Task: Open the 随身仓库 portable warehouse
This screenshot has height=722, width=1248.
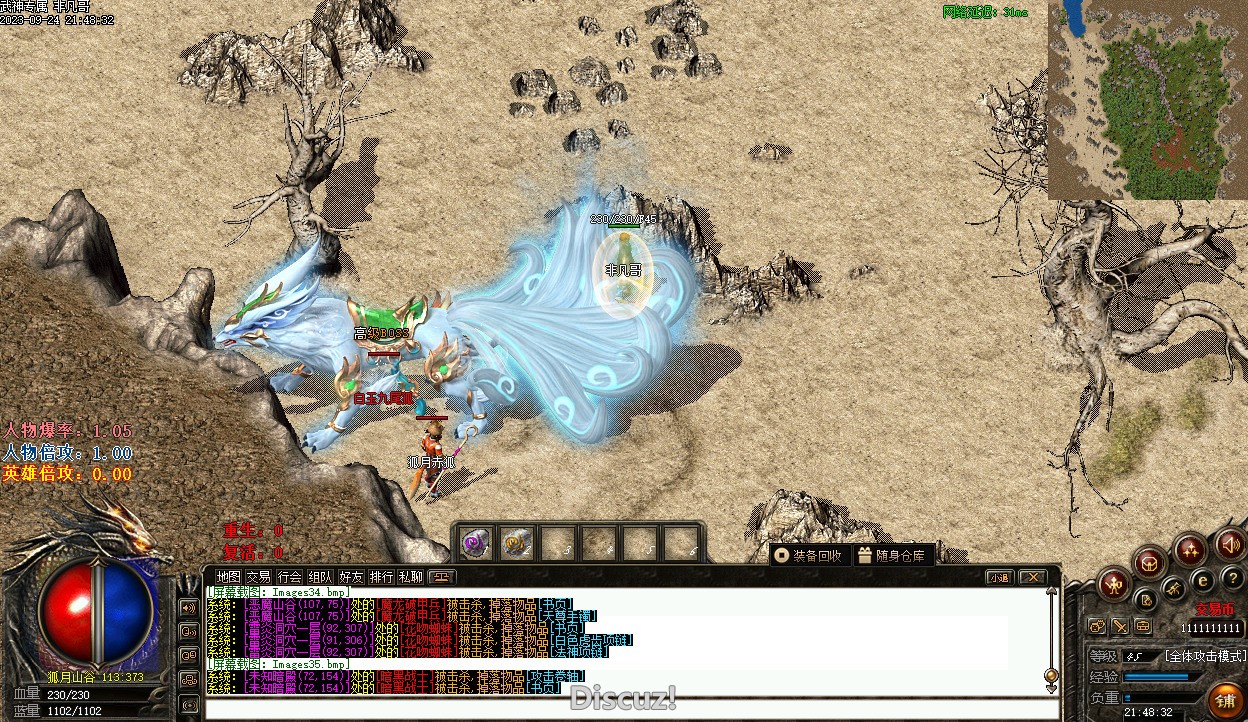Action: pyautogui.click(x=893, y=556)
